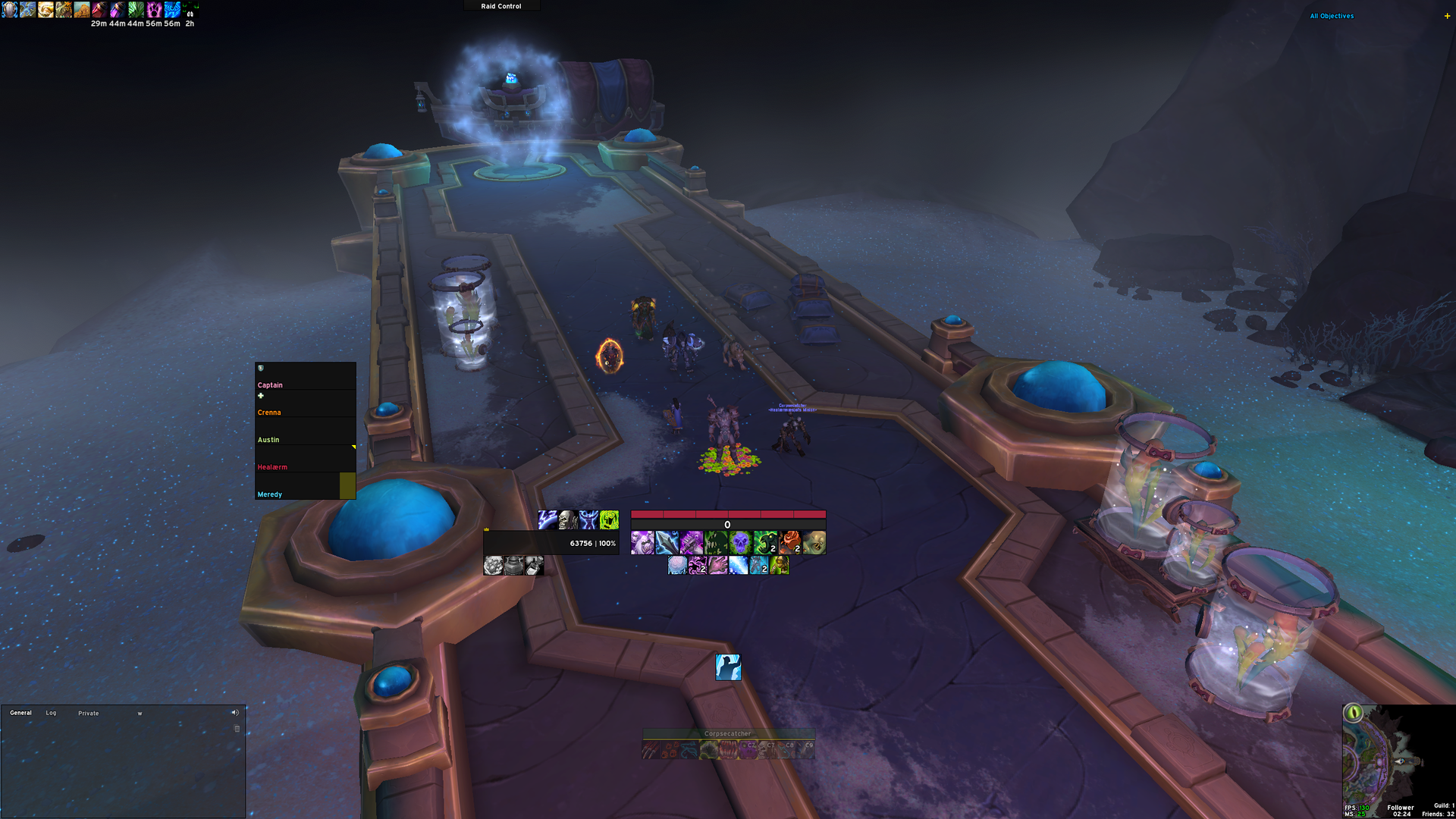Click the green swirl cooldown icon near player frame
Screen dimensions: 1456x819
(610, 520)
